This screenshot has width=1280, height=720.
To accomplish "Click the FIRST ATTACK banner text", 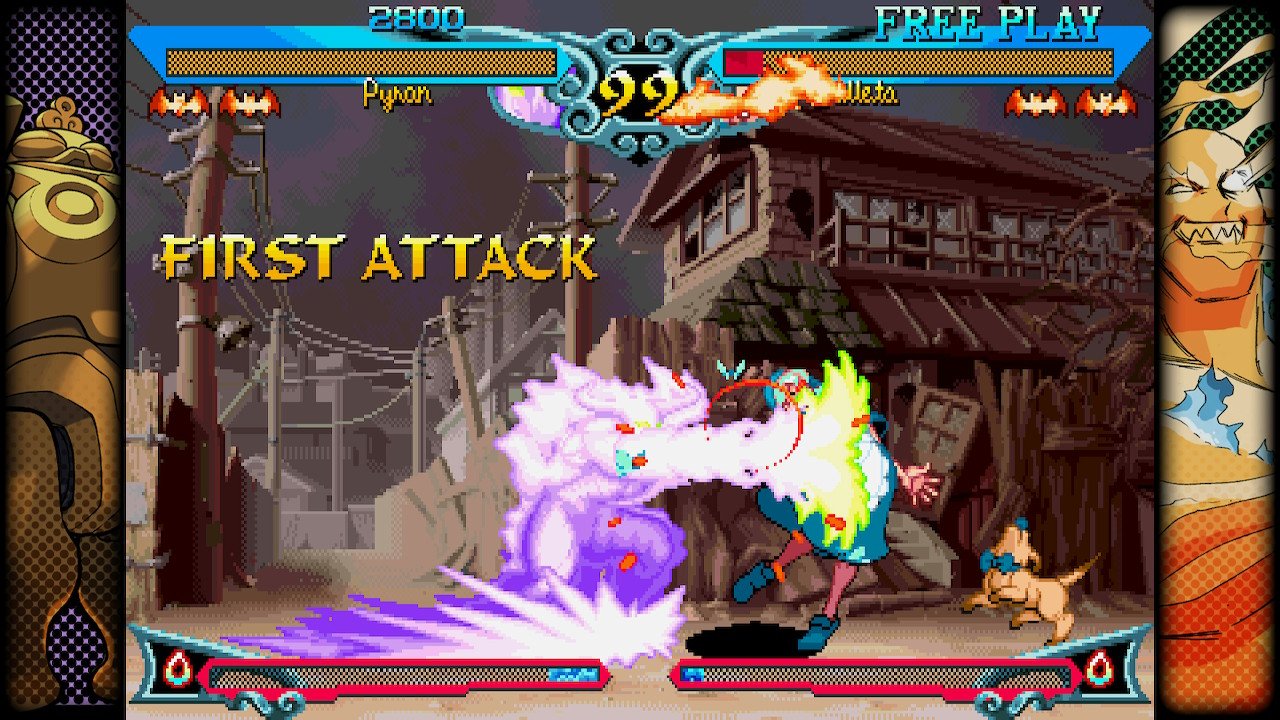I will point(380,256).
